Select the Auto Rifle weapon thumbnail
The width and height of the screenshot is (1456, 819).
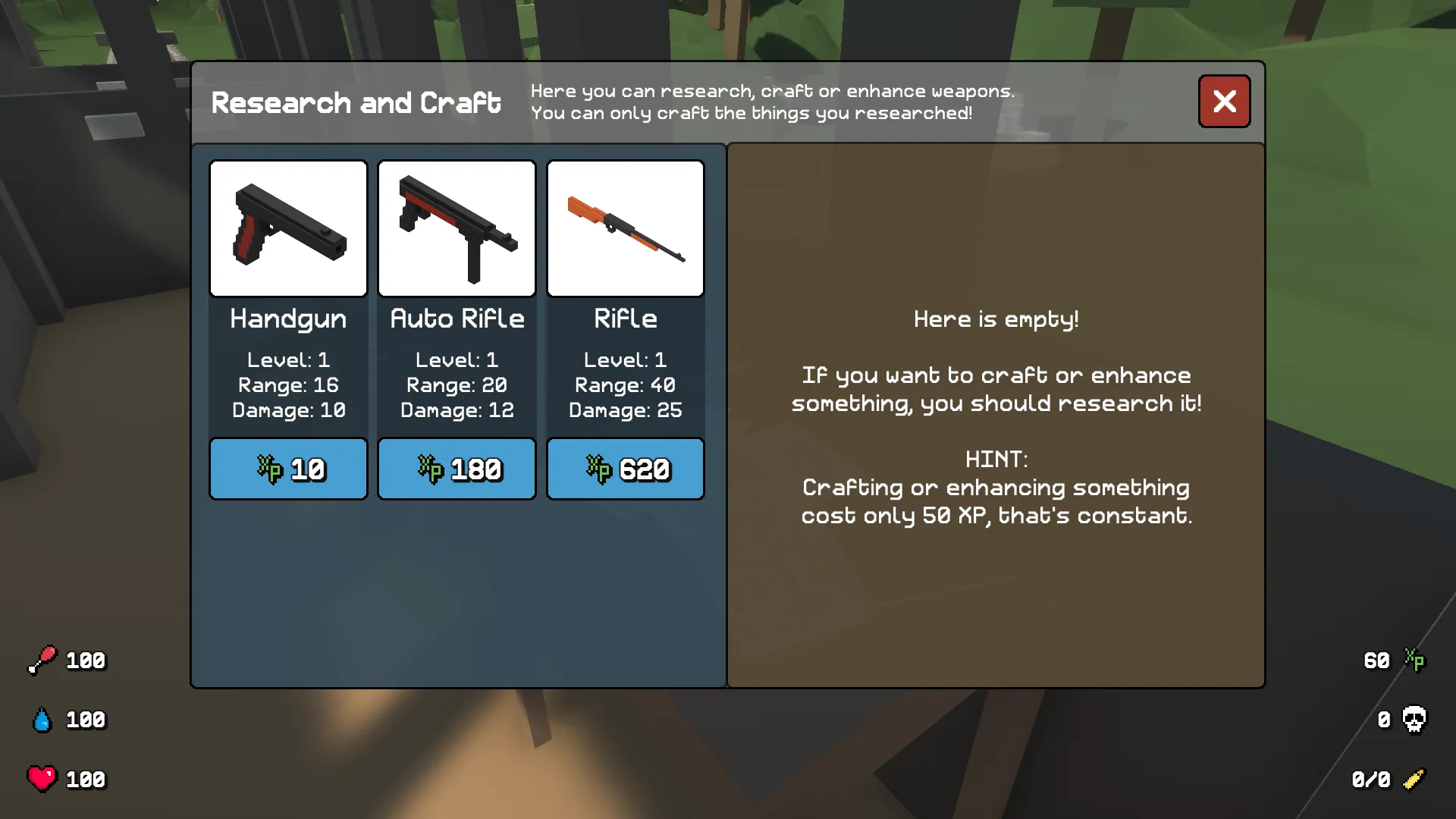(457, 227)
